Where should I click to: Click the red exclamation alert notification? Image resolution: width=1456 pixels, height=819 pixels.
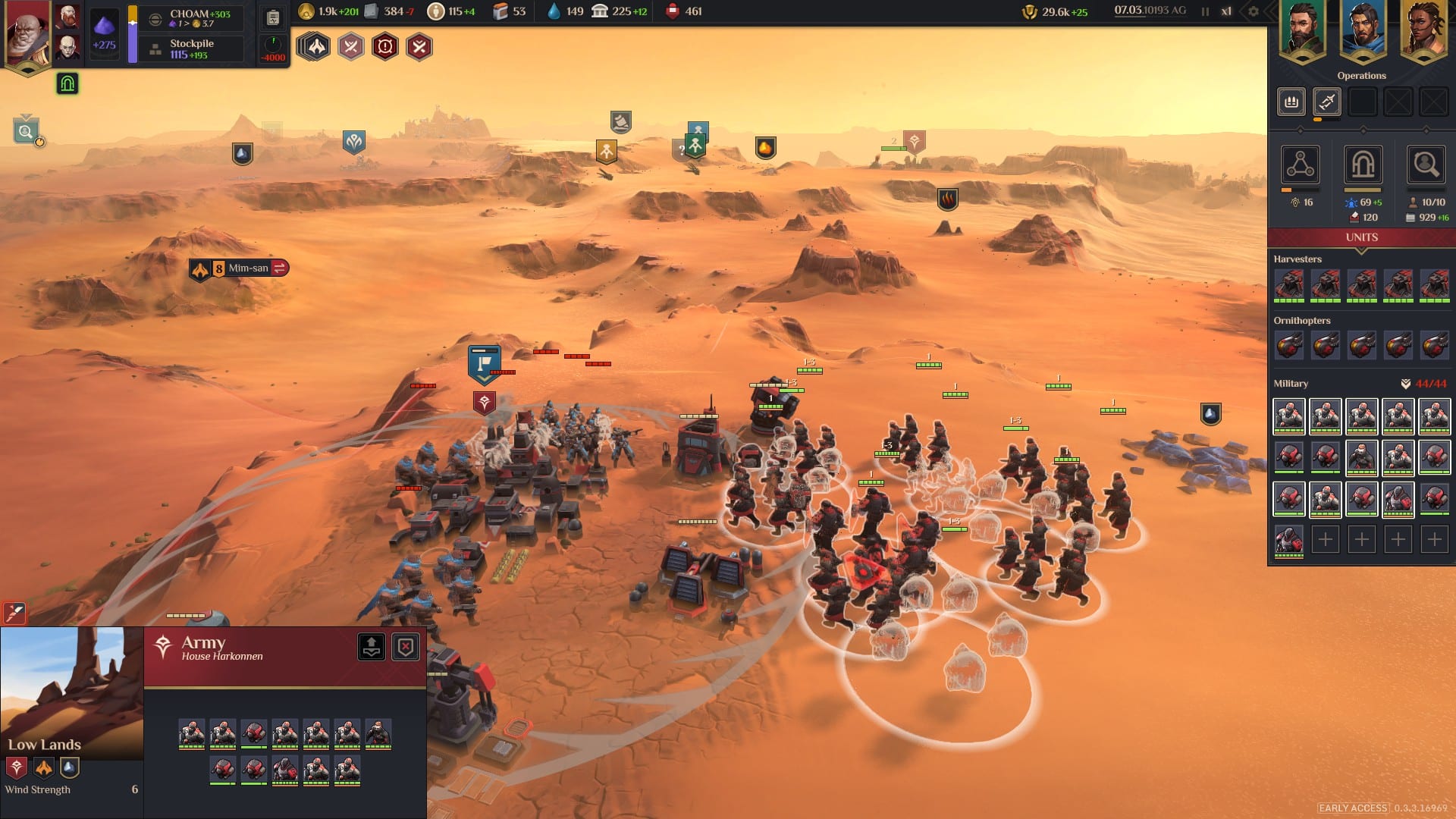click(384, 47)
